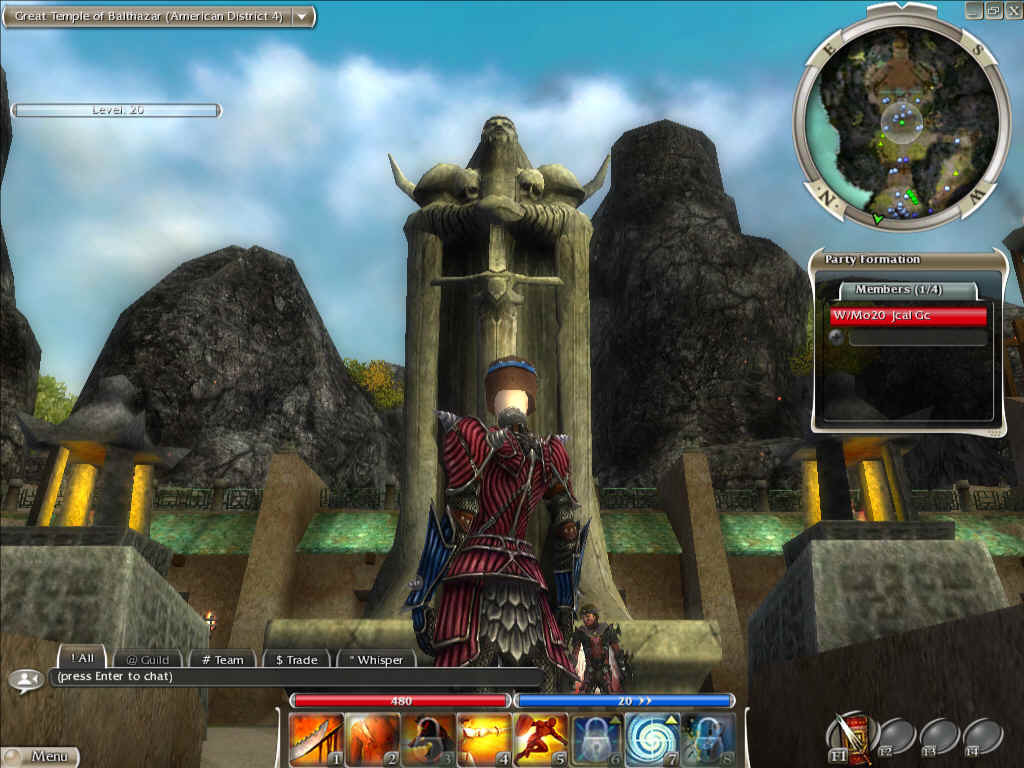Switch to the All chat tab
The image size is (1024, 768).
pyautogui.click(x=83, y=659)
